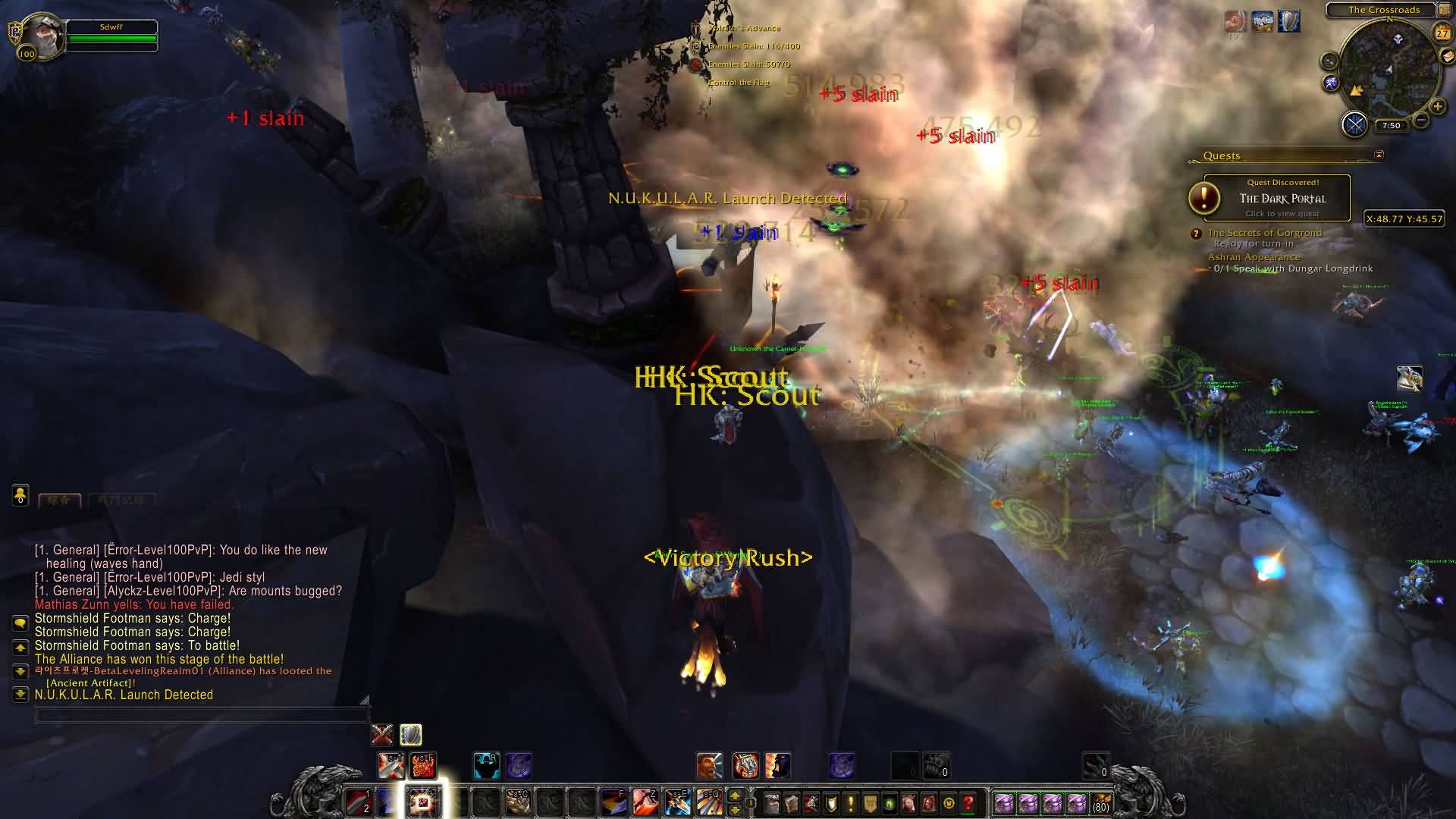Click the crossed-swords PvP queue icon
The image size is (1456, 819).
(x=1354, y=124)
